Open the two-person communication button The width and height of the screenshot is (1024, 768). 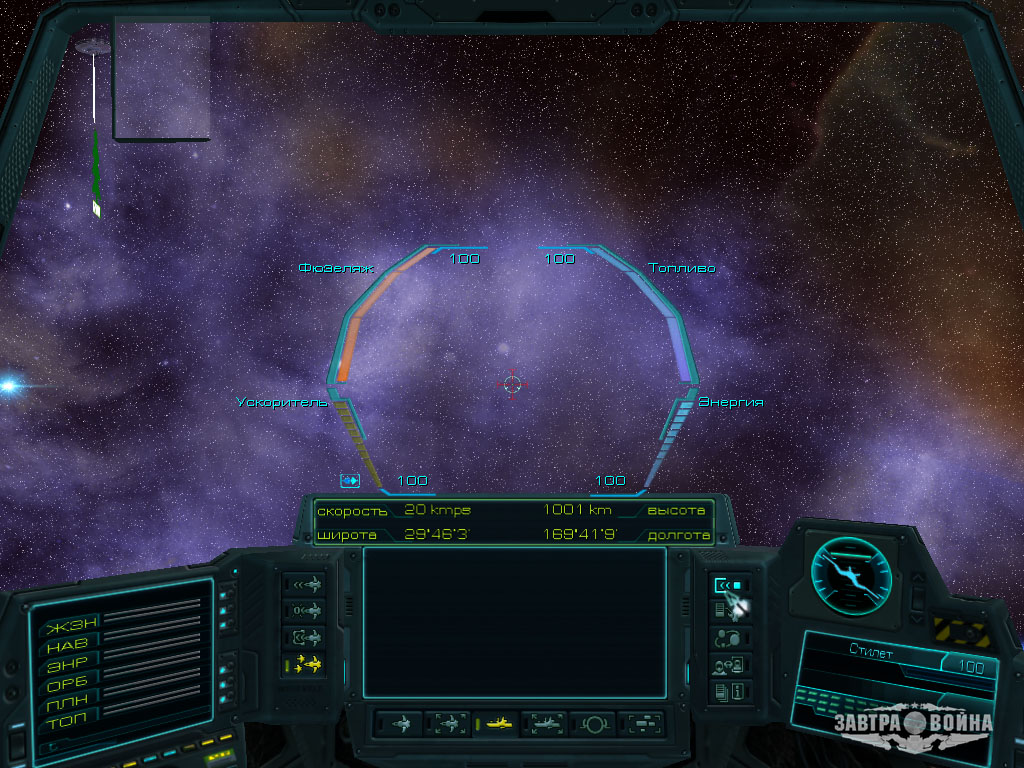pyautogui.click(x=726, y=637)
